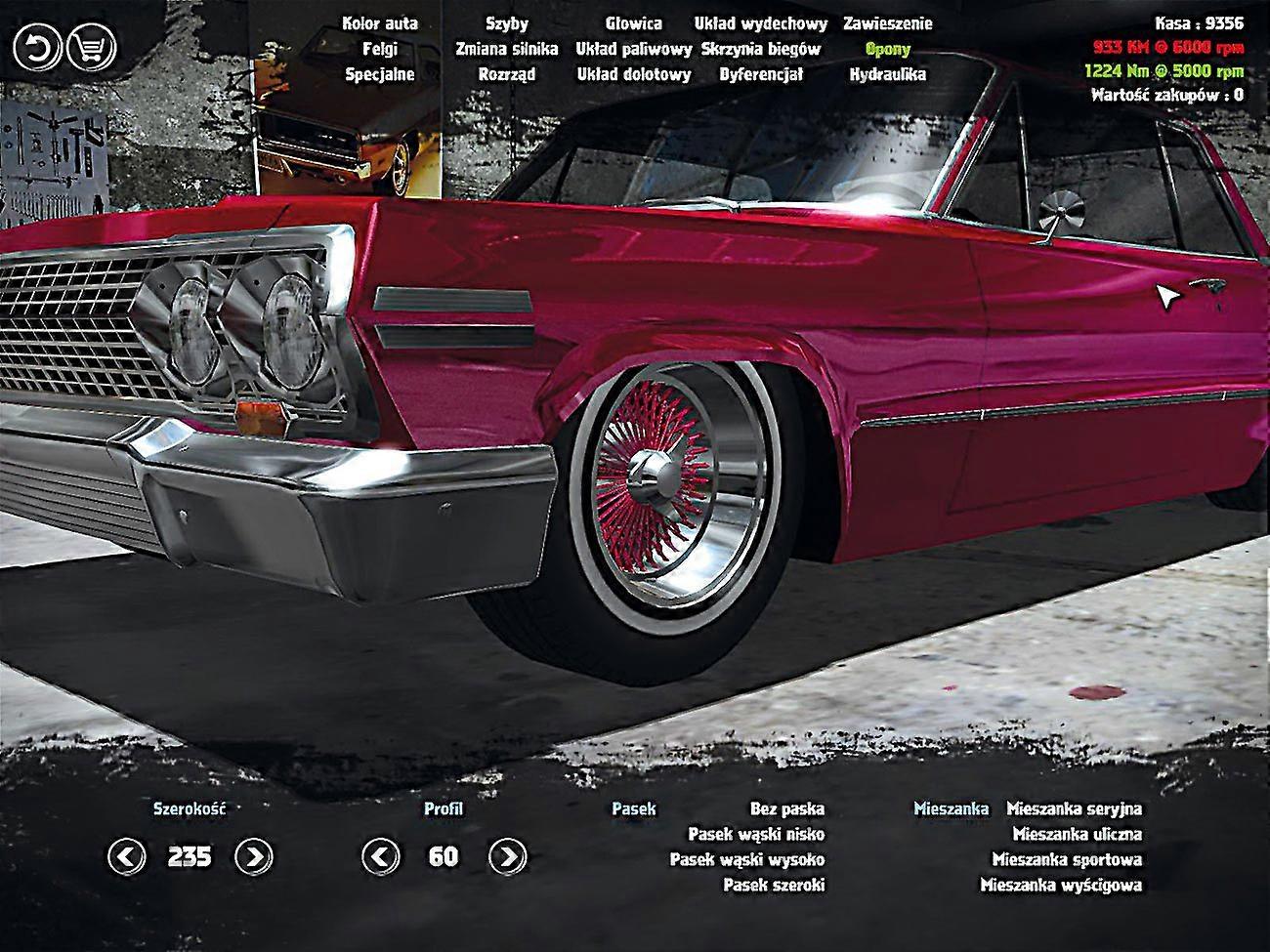The image size is (1270, 952).
Task: Open the Felgi section
Action: tap(380, 49)
